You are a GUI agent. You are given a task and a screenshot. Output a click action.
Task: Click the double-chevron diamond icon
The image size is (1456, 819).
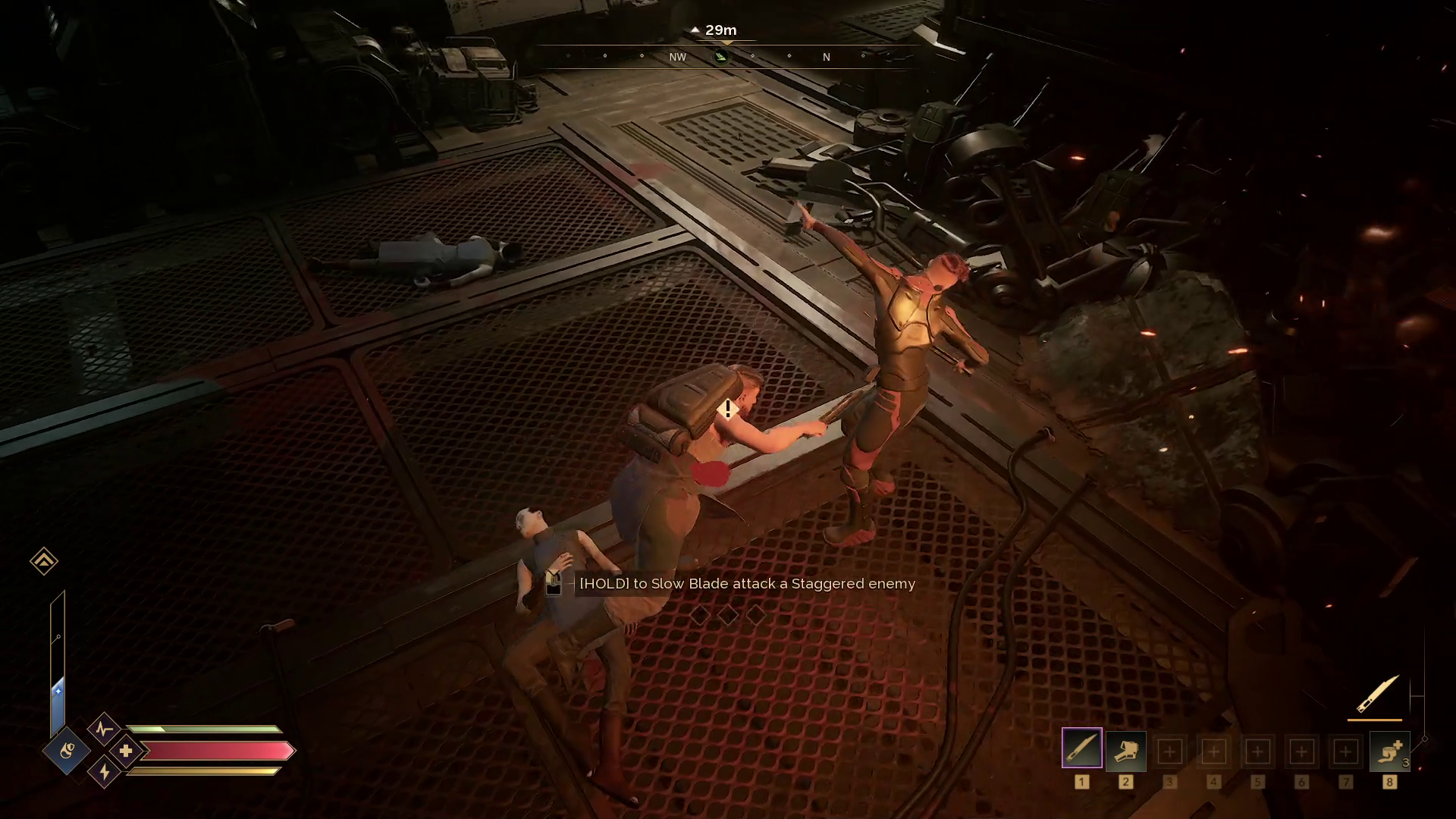(44, 561)
